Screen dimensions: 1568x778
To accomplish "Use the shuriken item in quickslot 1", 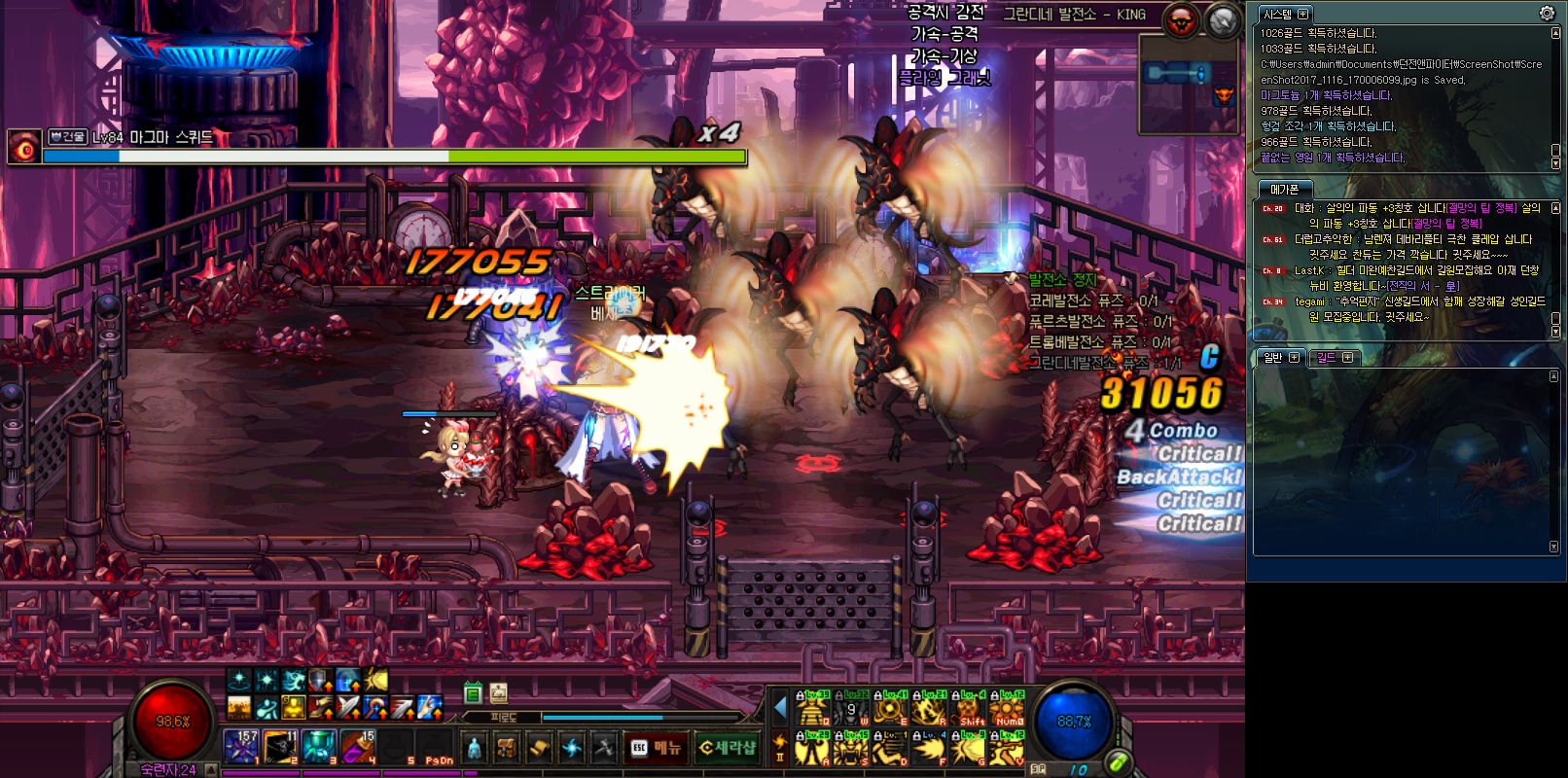I will (240, 746).
